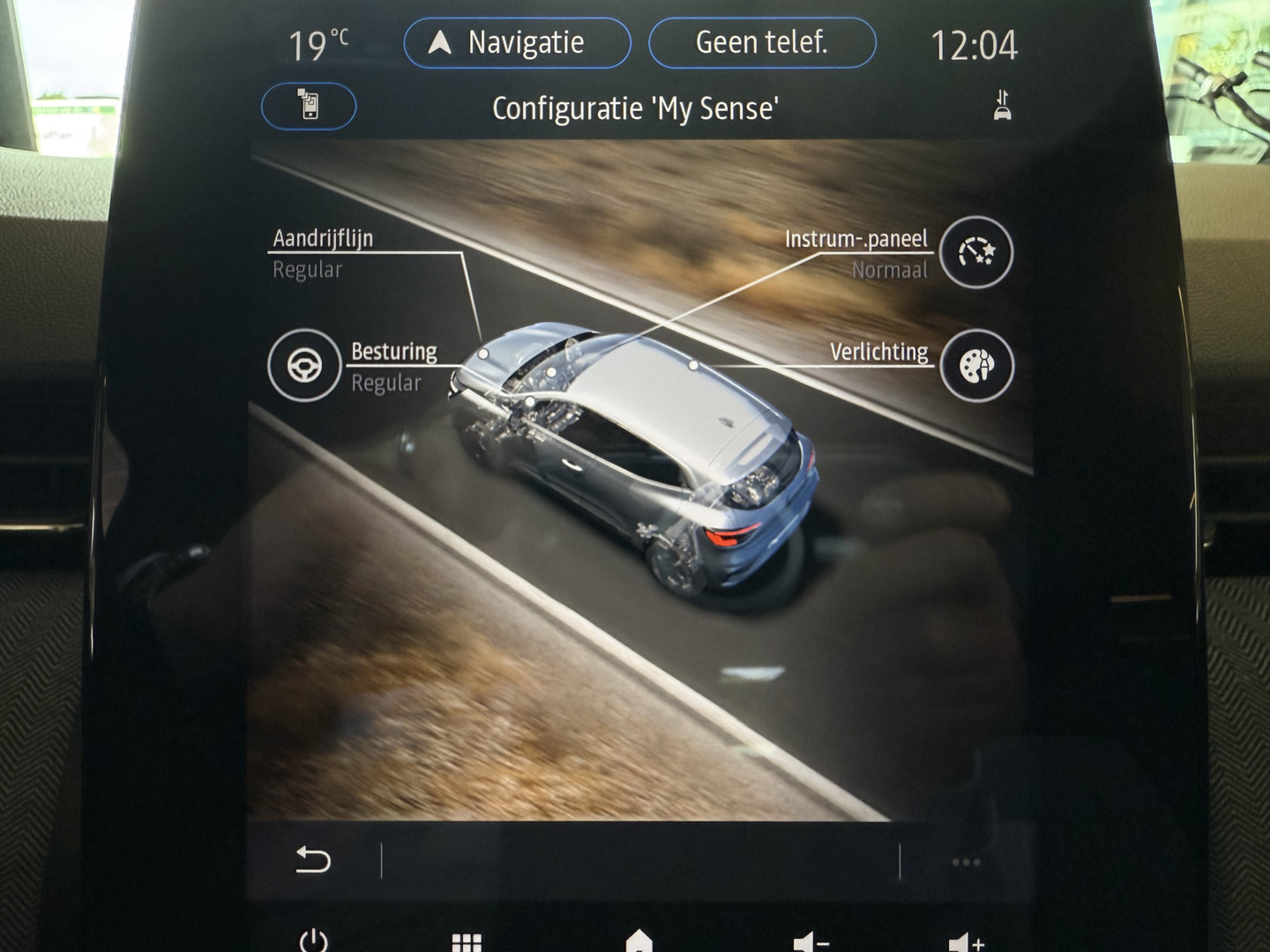Image resolution: width=1270 pixels, height=952 pixels.
Task: Switch Besturing mode off Regular
Action: tap(392, 366)
